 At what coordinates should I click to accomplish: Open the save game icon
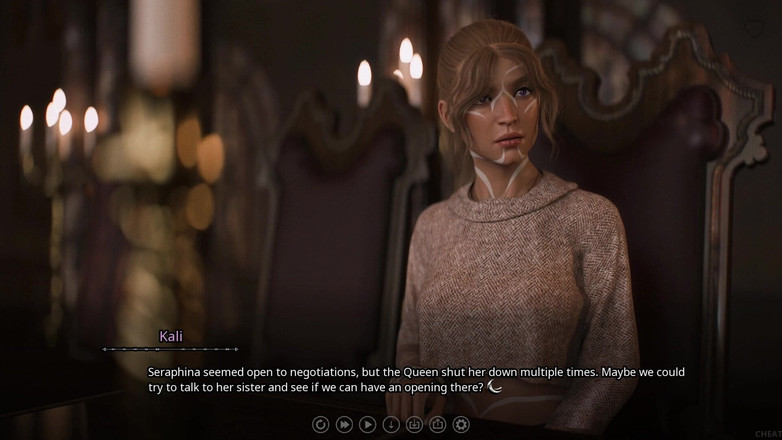pos(414,424)
